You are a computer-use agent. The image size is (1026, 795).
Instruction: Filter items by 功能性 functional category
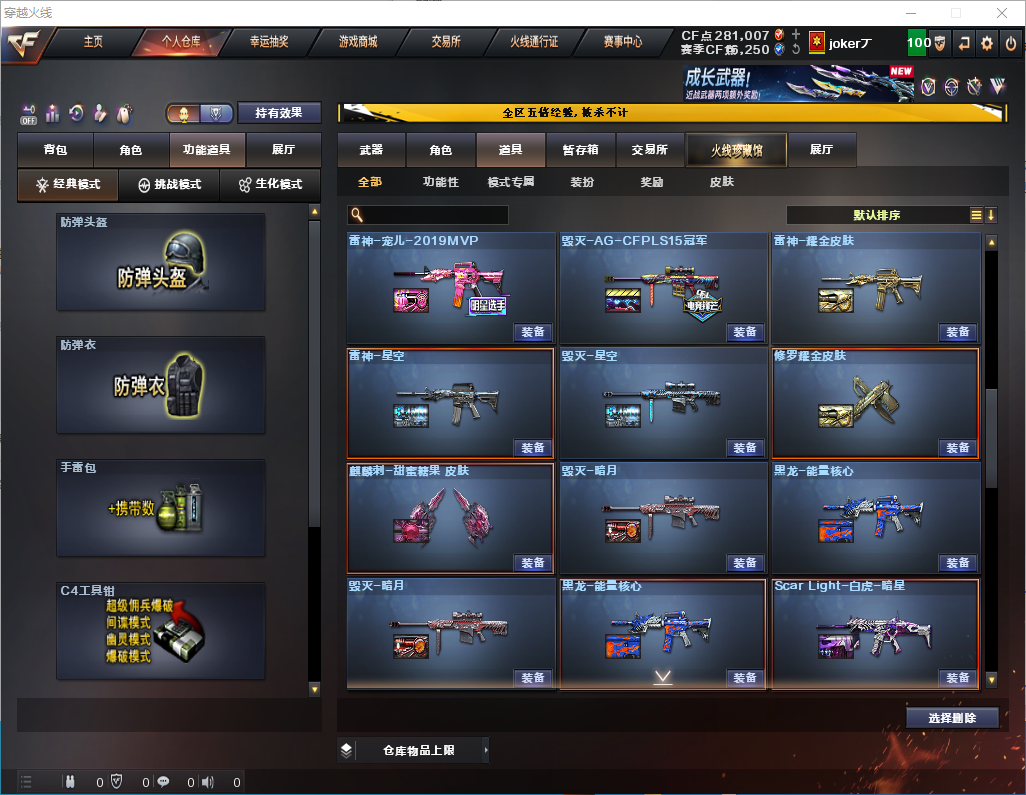coord(440,182)
